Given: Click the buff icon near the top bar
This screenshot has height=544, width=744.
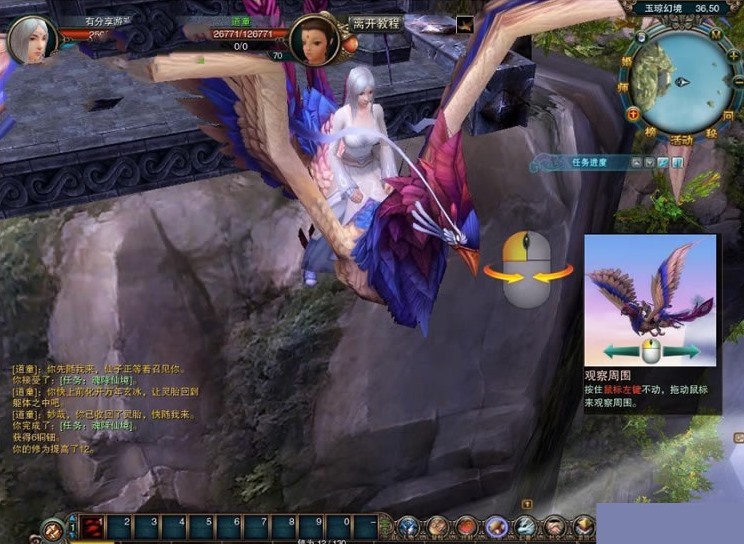Looking at the screenshot, I should 464,24.
